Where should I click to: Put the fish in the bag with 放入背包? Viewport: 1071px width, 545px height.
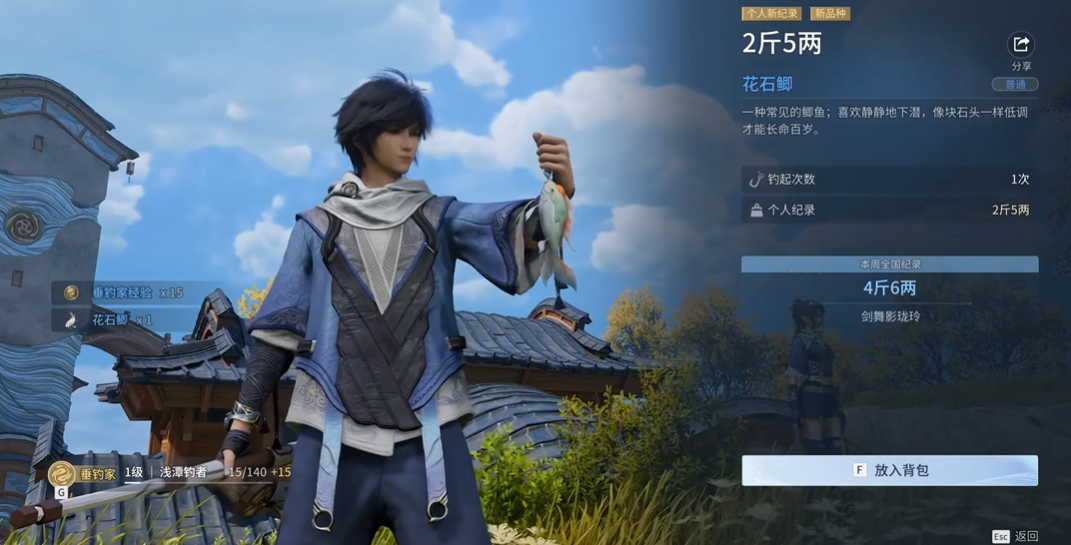[x=889, y=470]
